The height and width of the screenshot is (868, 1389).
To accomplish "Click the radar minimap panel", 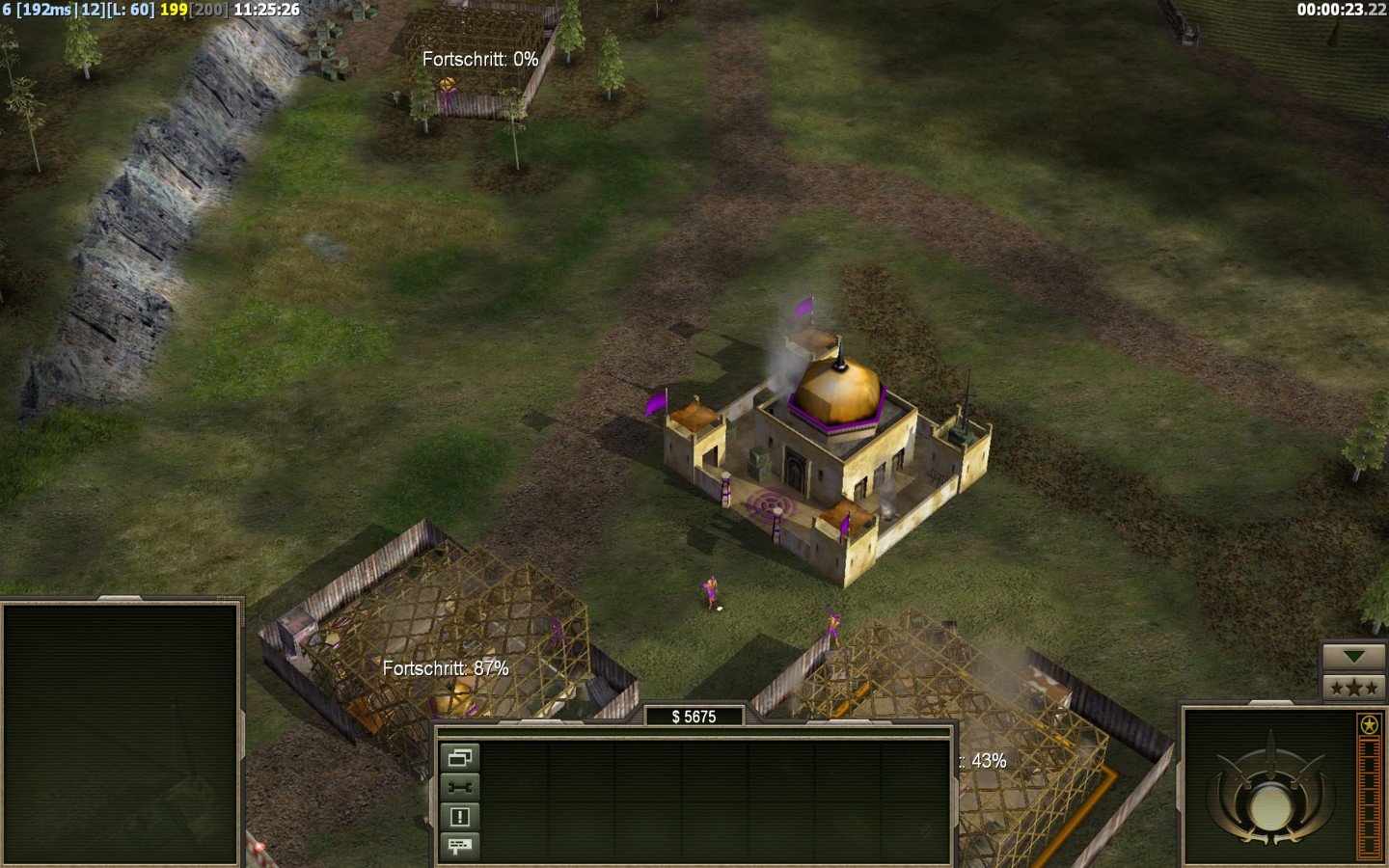I will tap(121, 733).
